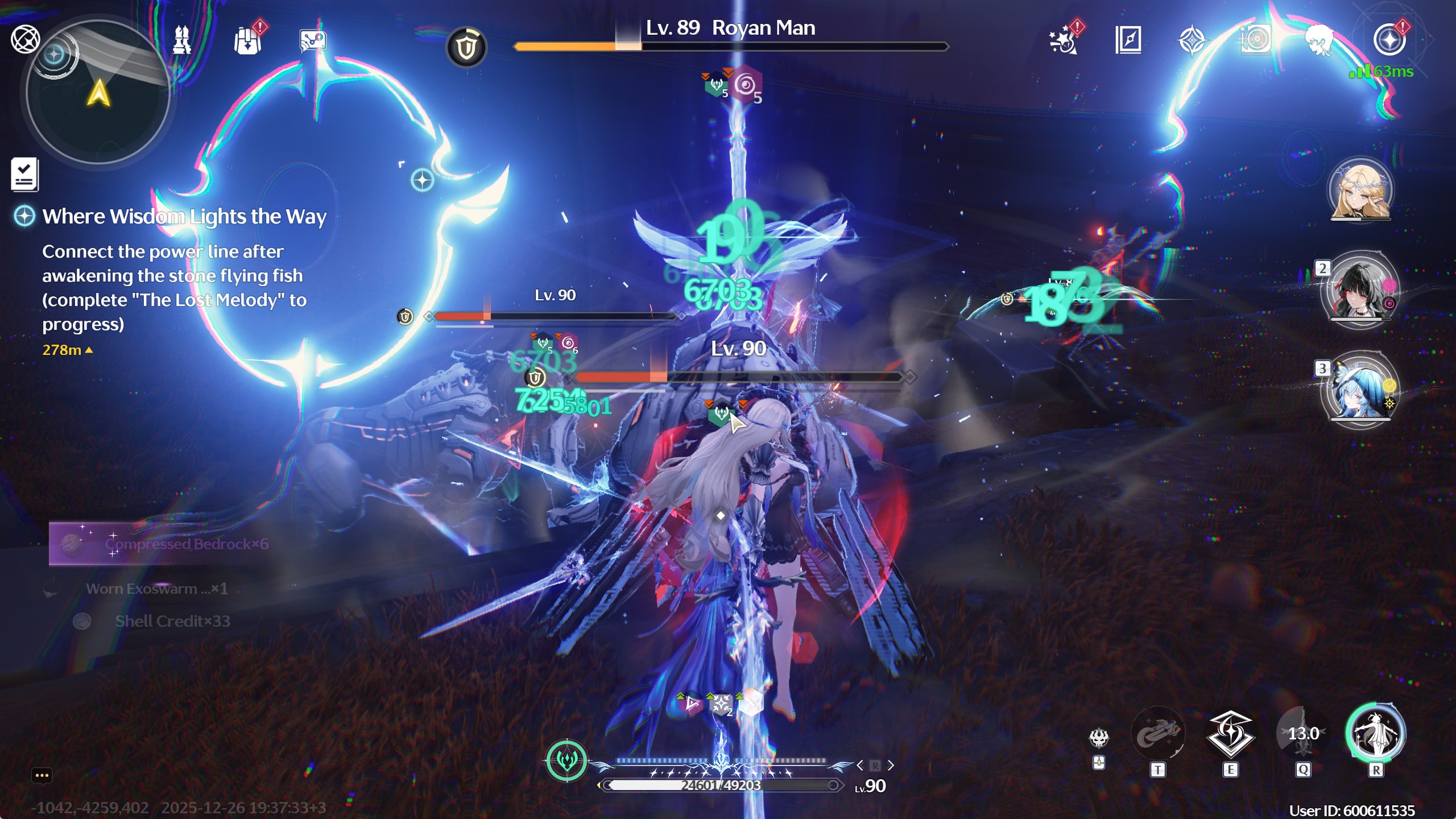Screen dimensions: 1456x819
Task: Trigger the Resonance Liberation icon with green ring
Action: pos(1375,733)
